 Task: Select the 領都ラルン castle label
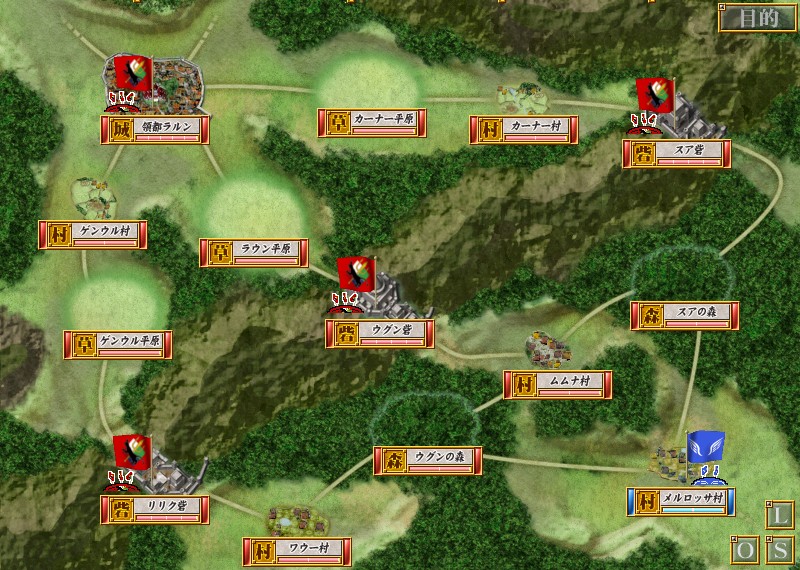pyautogui.click(x=154, y=130)
